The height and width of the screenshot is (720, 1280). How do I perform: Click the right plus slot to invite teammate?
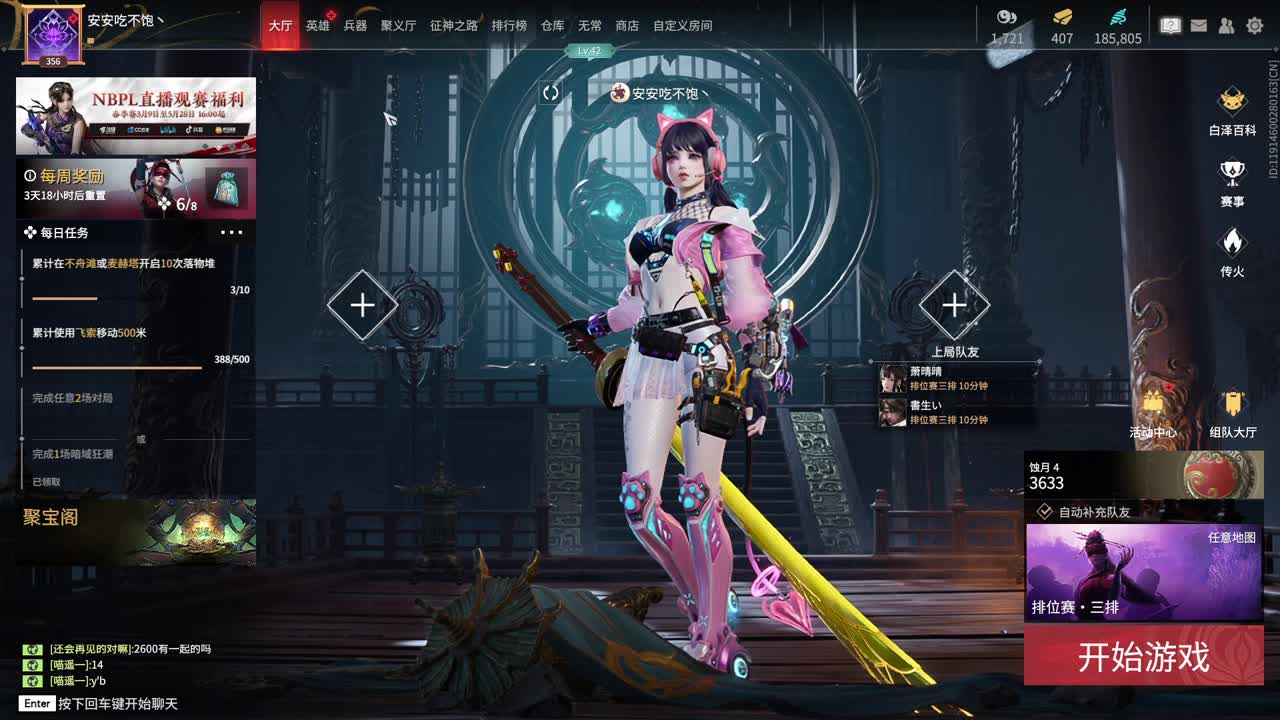[955, 303]
